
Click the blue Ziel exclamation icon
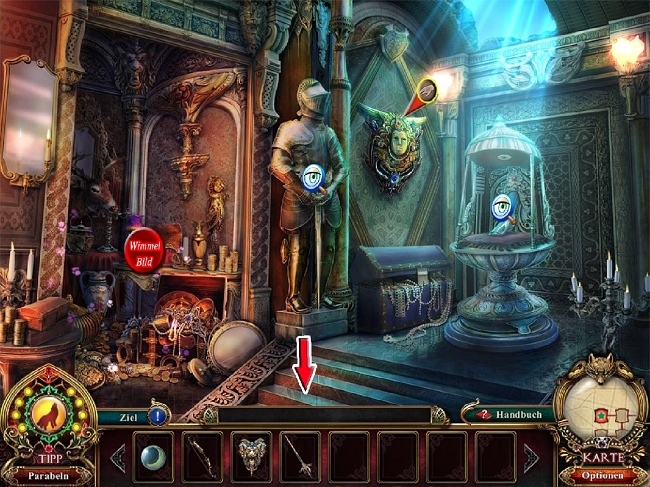tap(160, 414)
